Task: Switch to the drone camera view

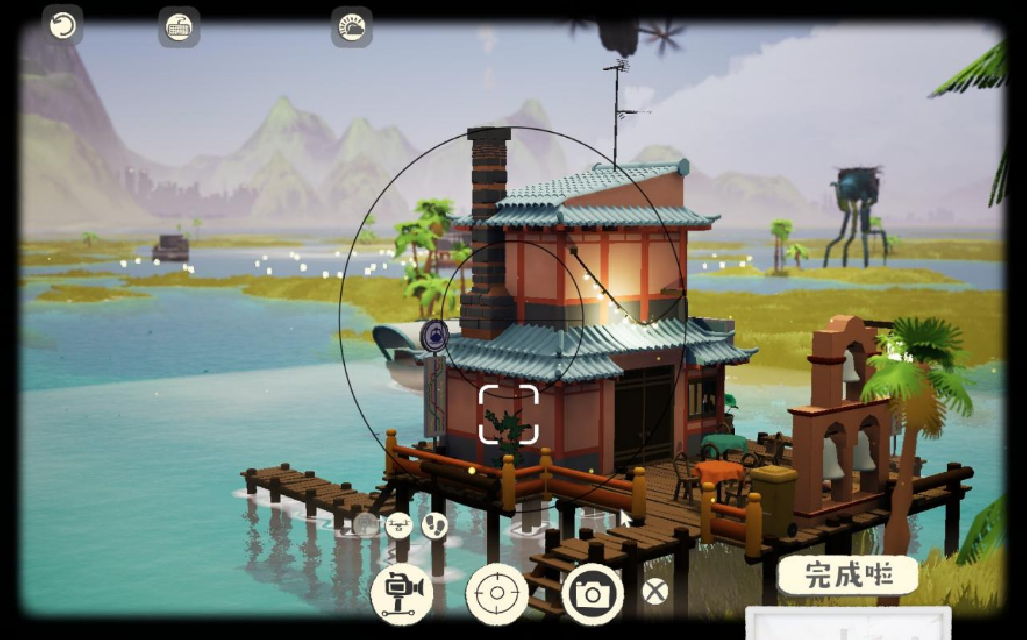Action: [x=399, y=524]
